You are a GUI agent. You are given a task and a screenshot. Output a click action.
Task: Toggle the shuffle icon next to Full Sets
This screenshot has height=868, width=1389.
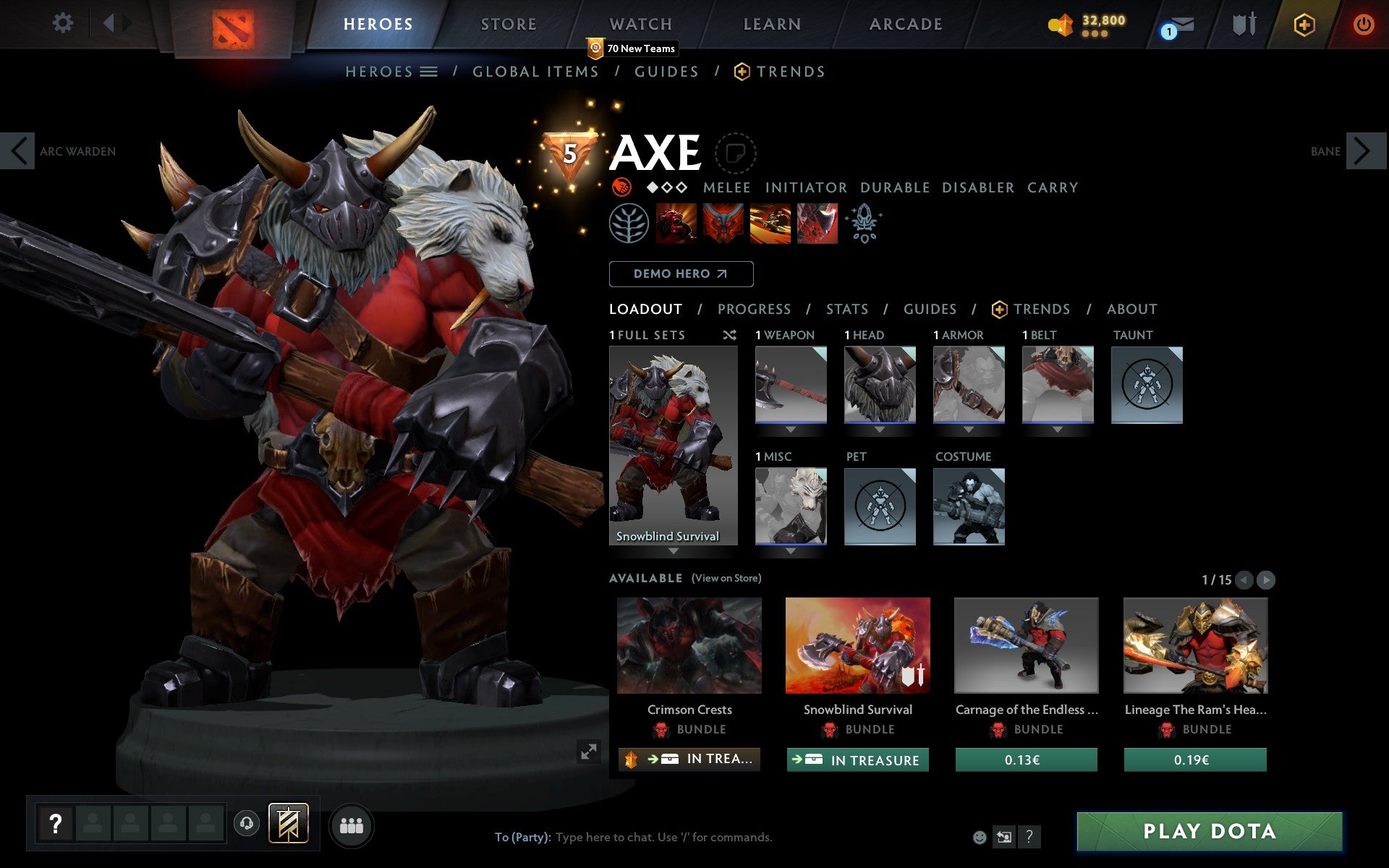pyautogui.click(x=729, y=336)
